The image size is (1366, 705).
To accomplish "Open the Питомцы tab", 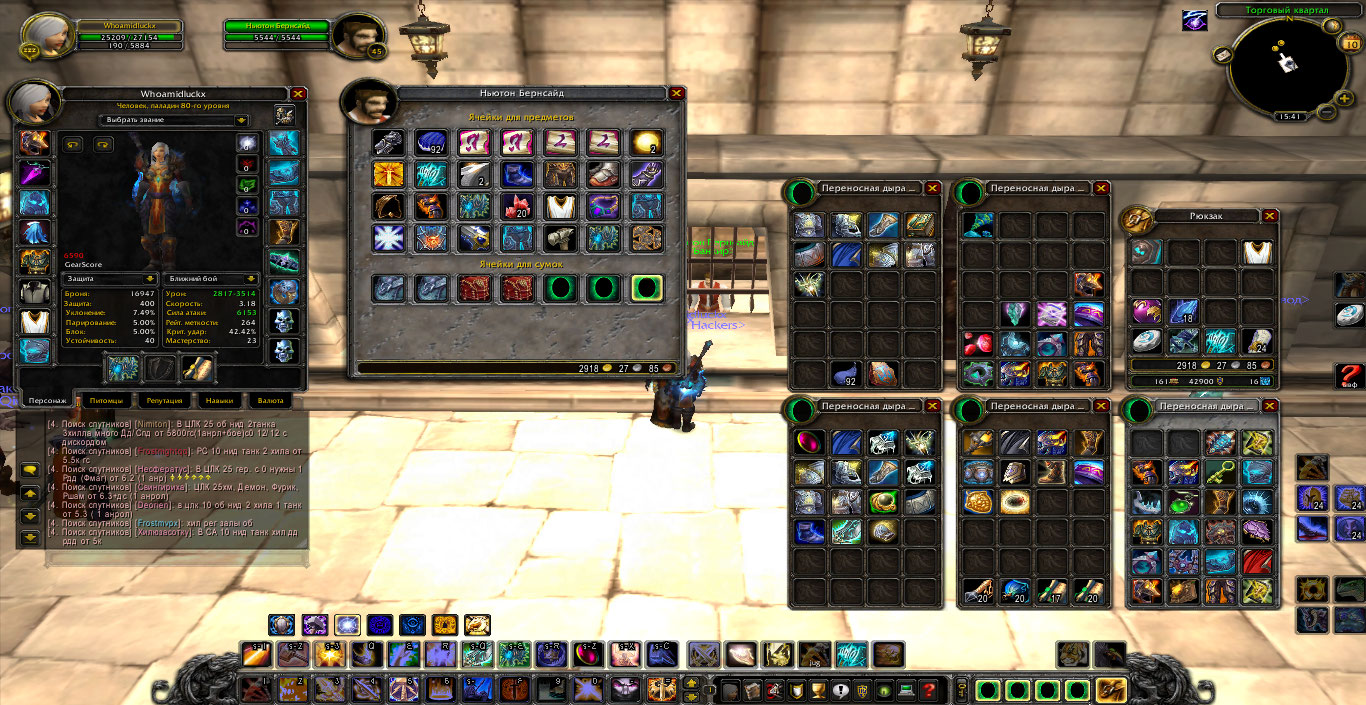I will point(106,400).
